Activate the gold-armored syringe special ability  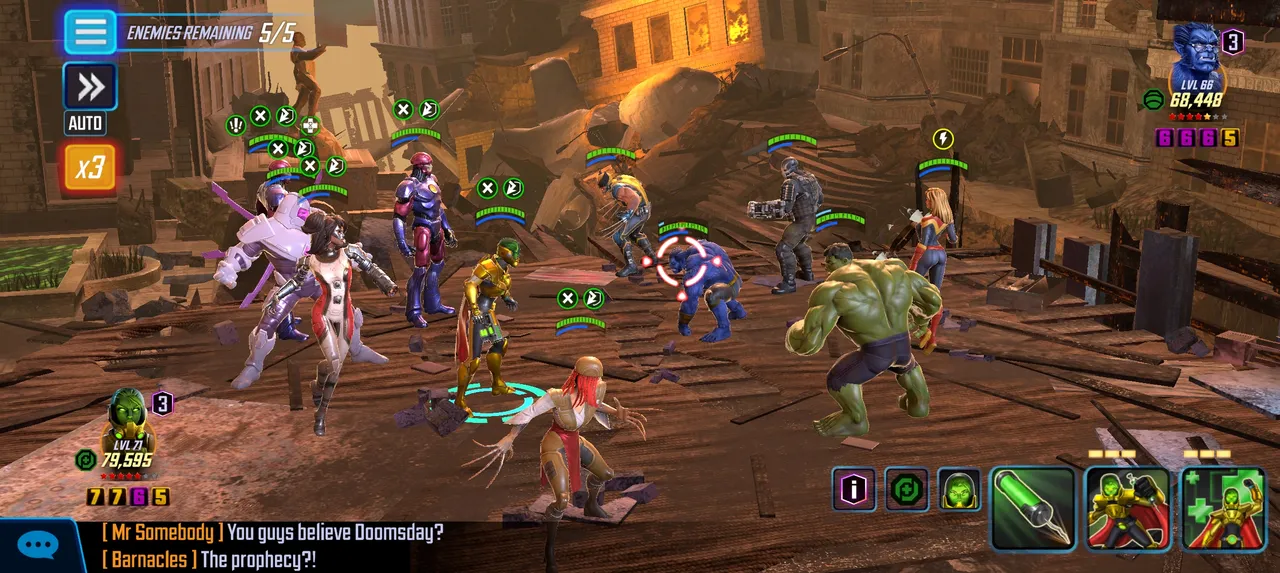1128,509
